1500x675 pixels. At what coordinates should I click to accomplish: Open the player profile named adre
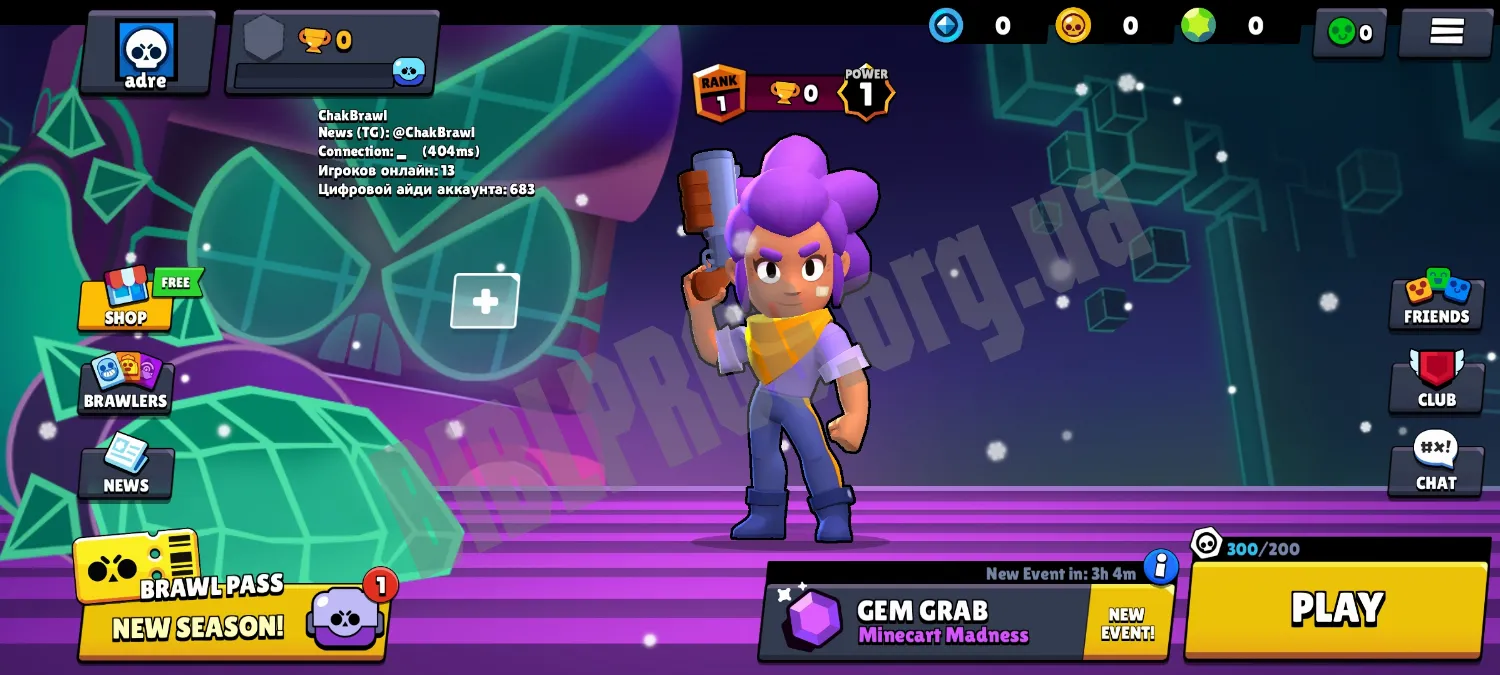pyautogui.click(x=146, y=52)
